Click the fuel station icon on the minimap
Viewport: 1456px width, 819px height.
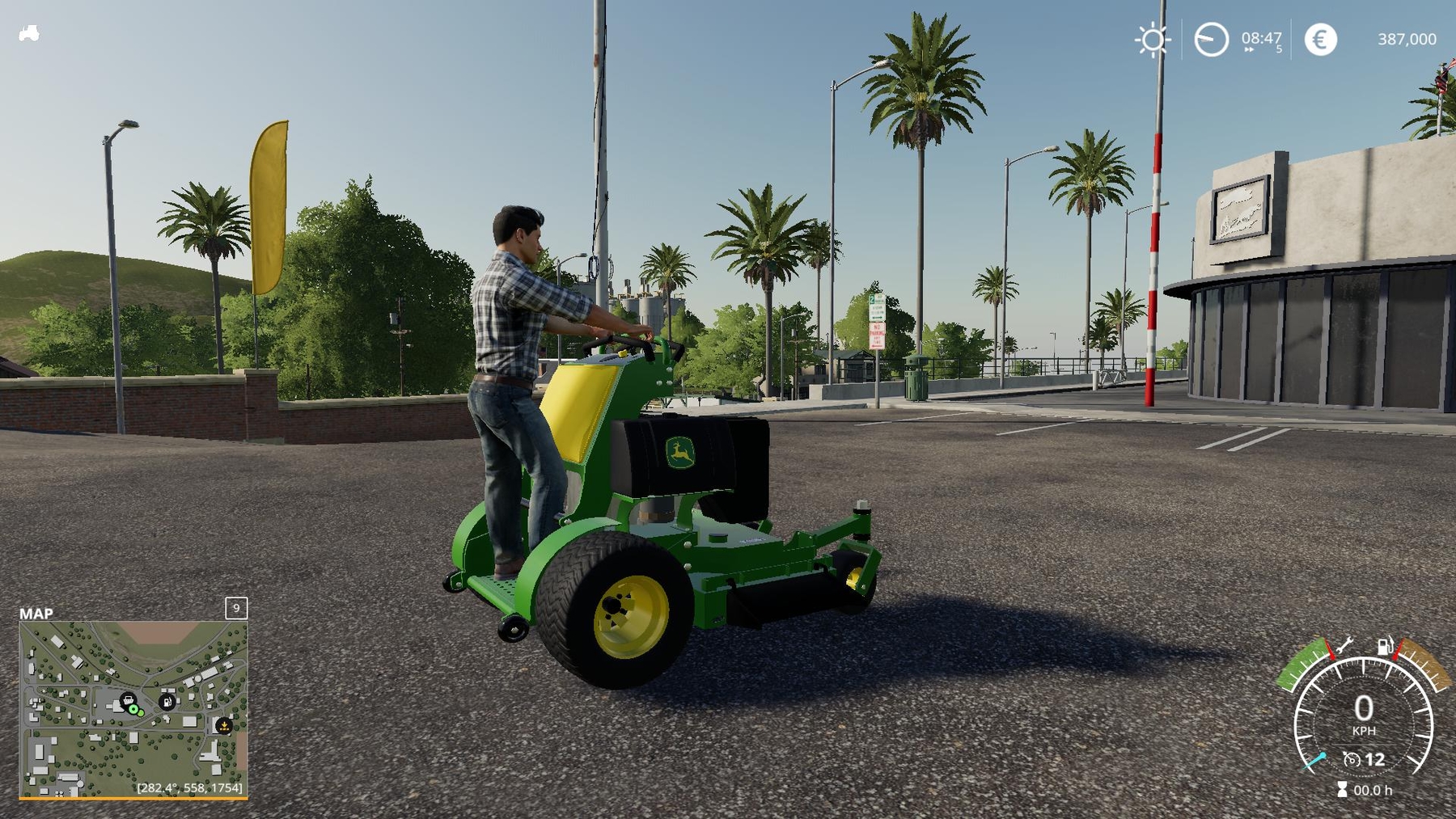pyautogui.click(x=167, y=702)
